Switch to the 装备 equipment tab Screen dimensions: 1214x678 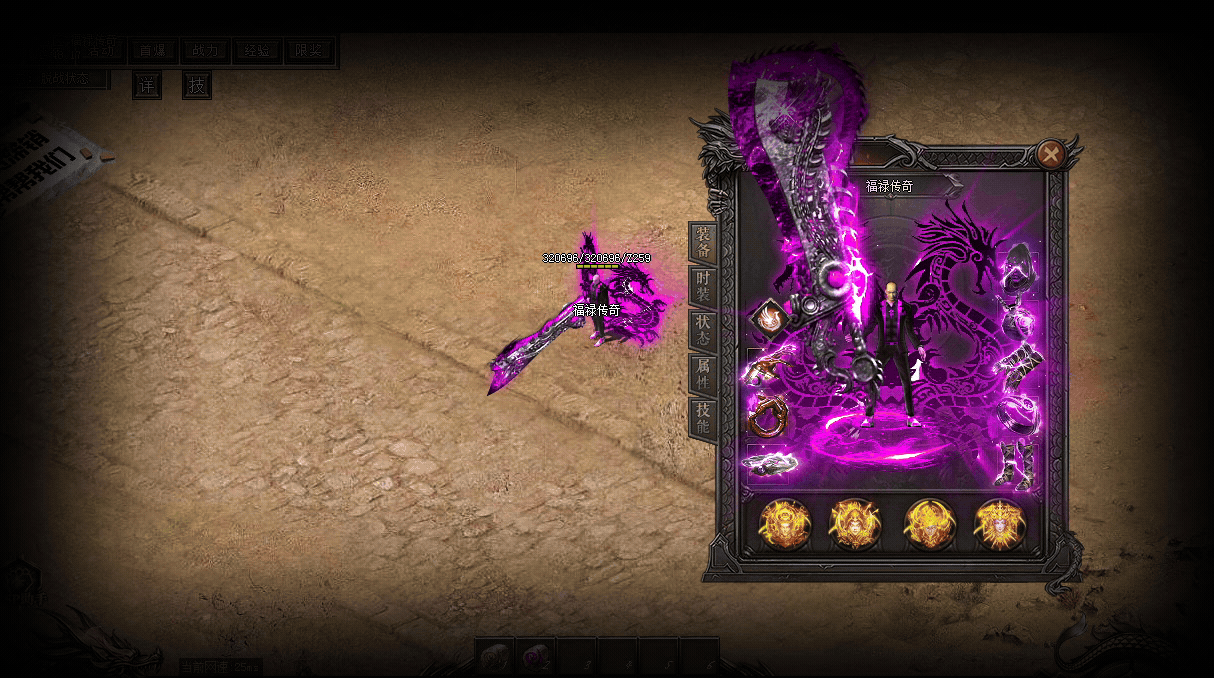(x=703, y=244)
